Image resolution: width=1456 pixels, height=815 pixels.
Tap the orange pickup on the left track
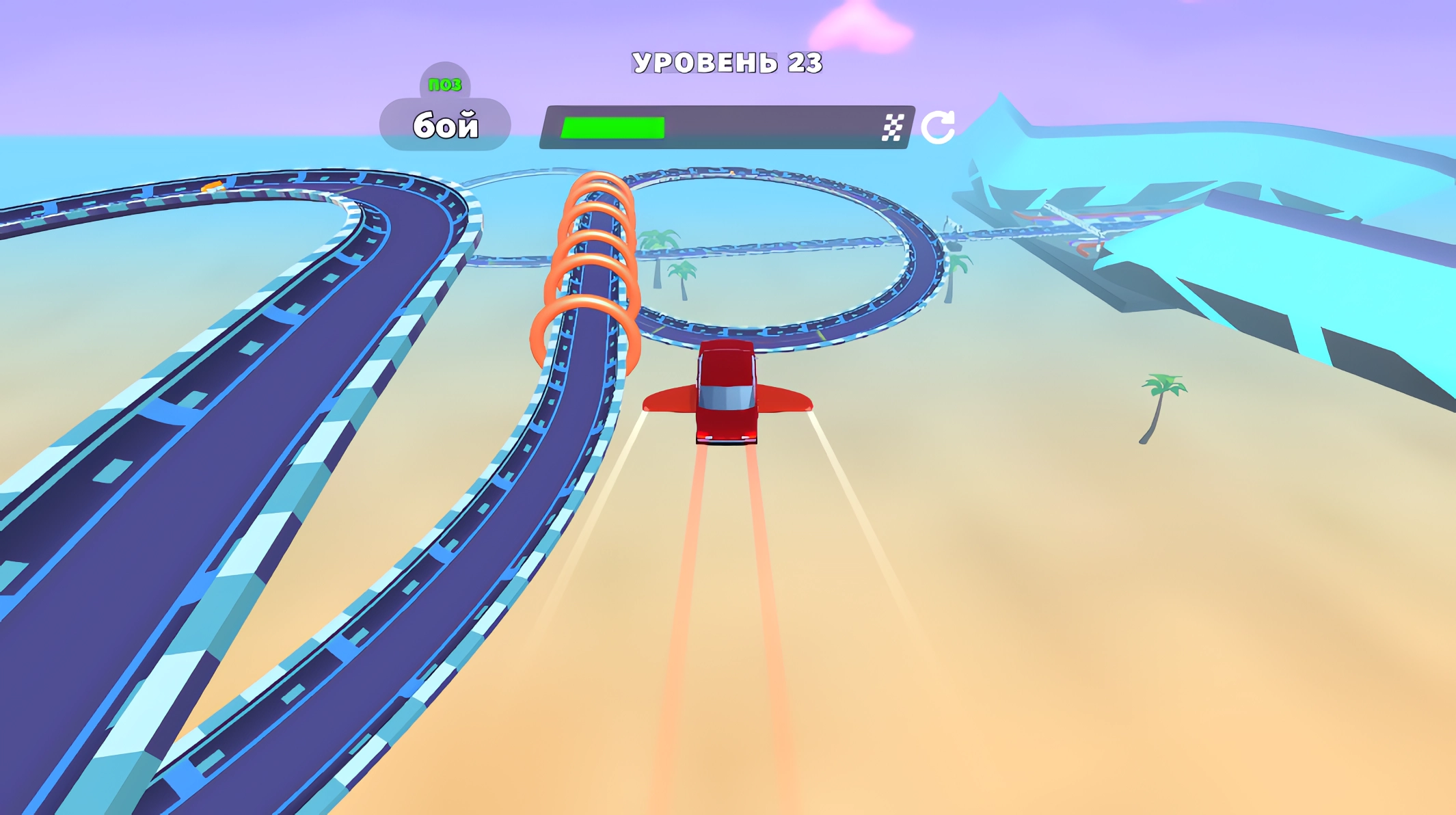coord(212,185)
